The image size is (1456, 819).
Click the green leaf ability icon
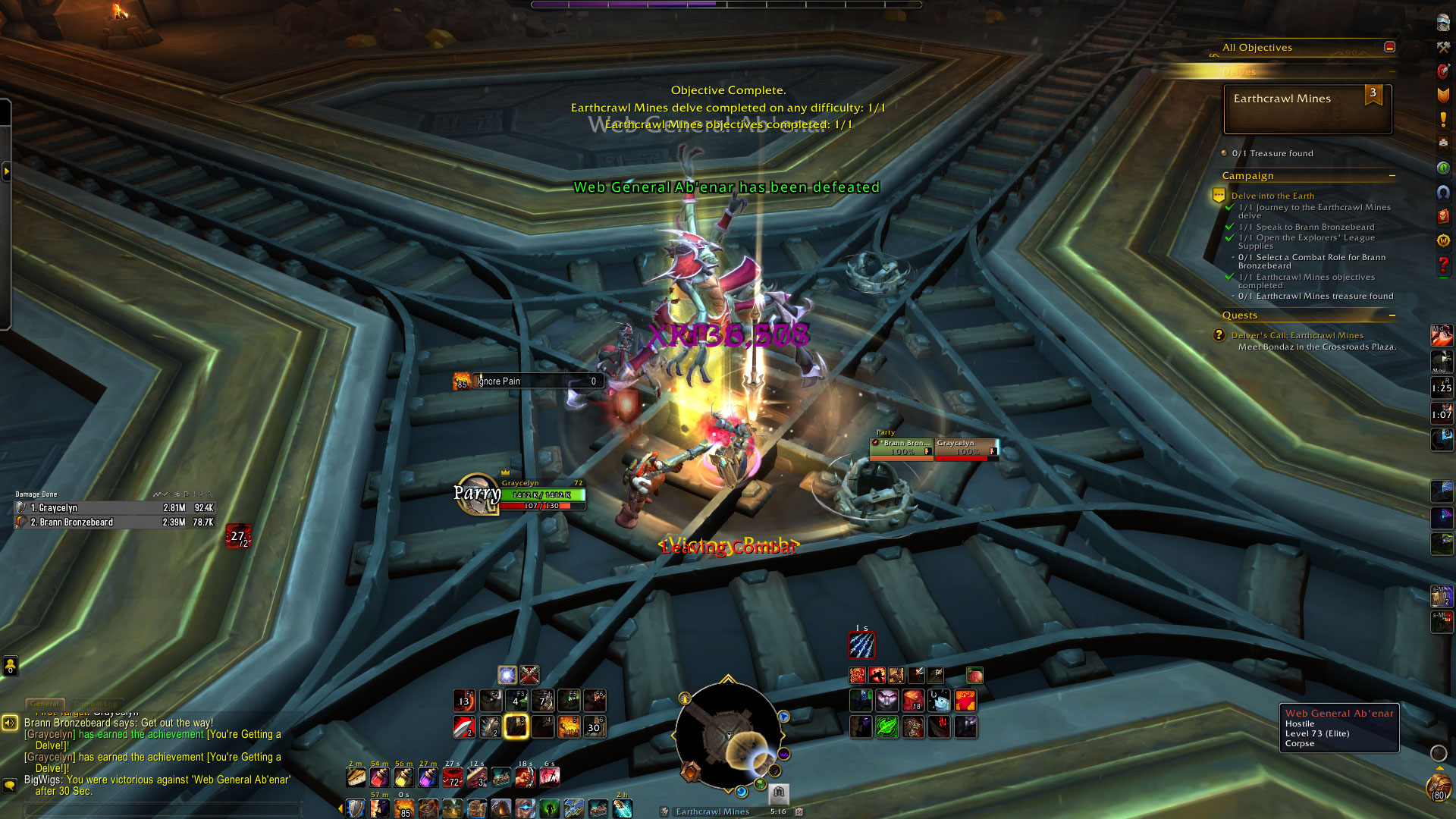pos(887,726)
